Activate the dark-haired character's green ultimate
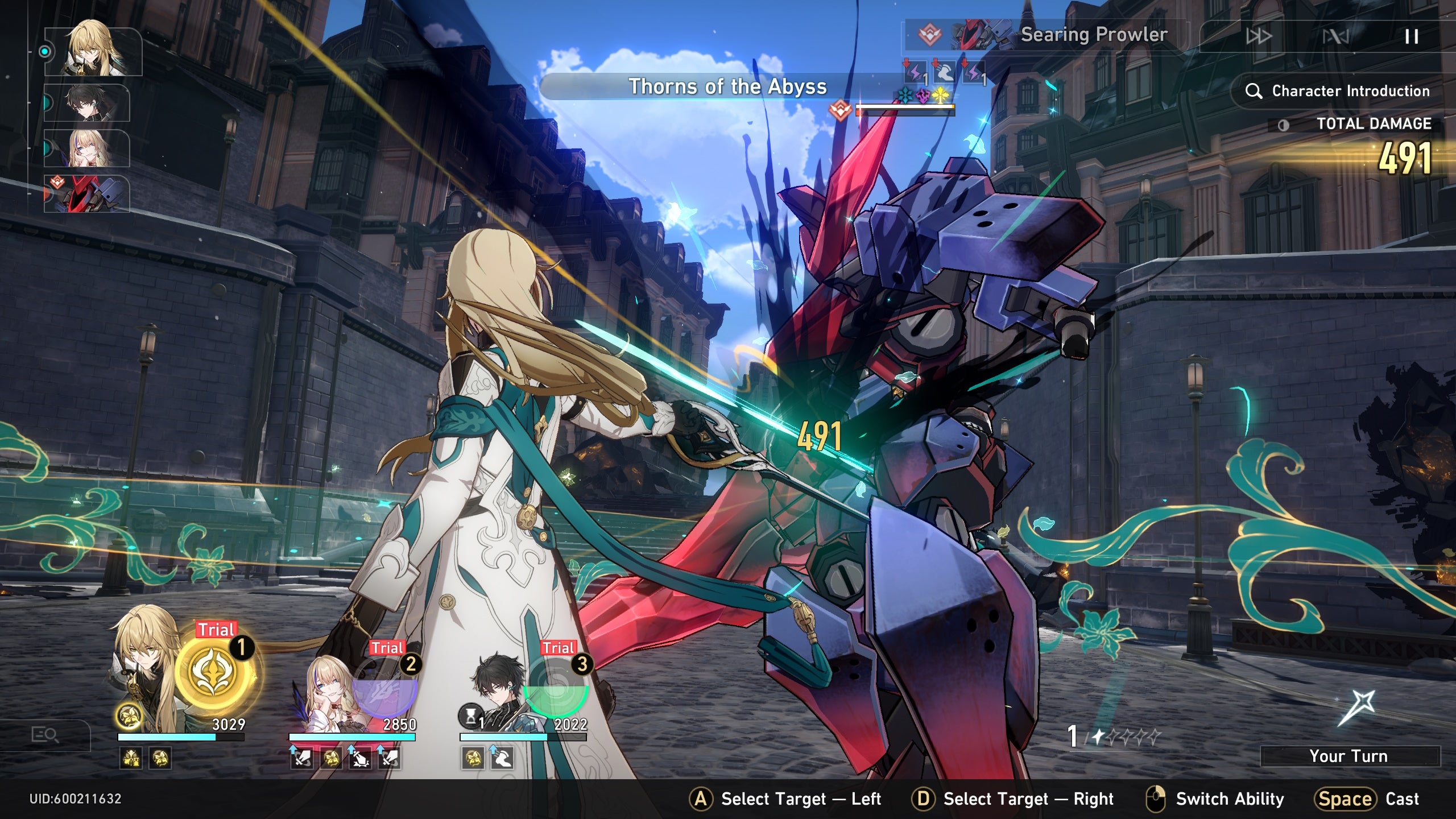Image resolution: width=1456 pixels, height=819 pixels. click(x=556, y=690)
